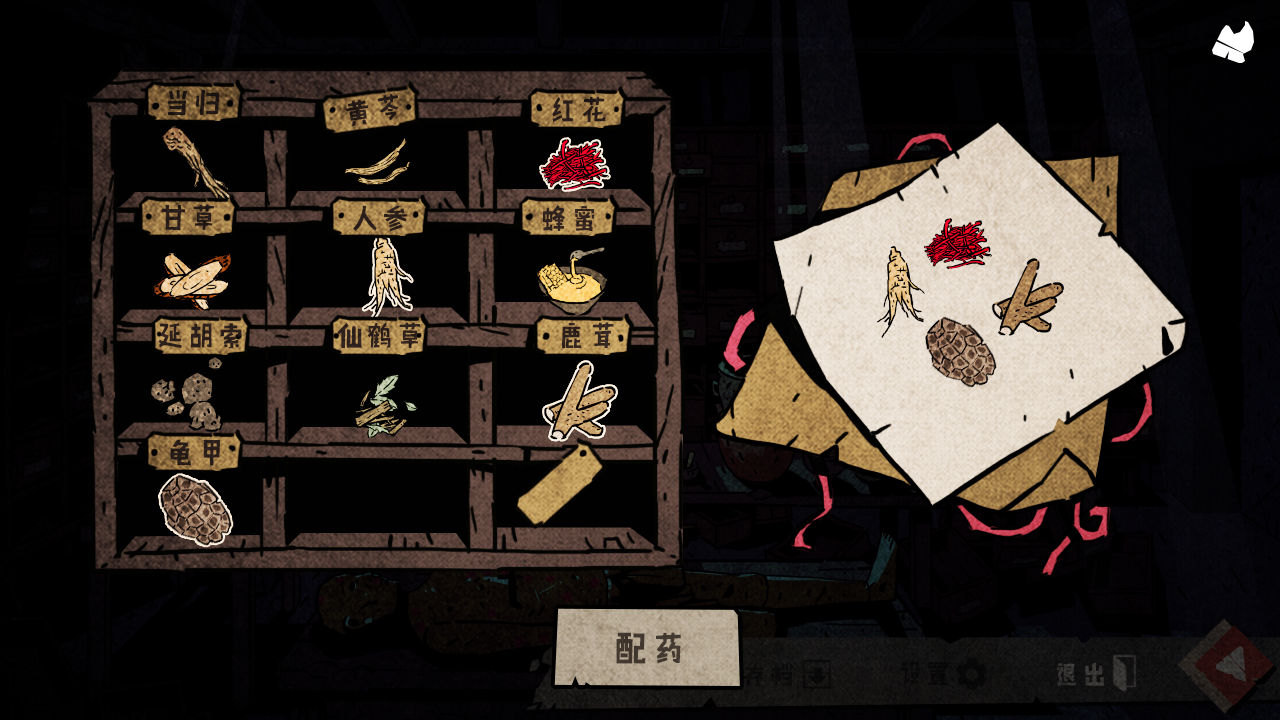Screen dimensions: 1280x720
Task: Pick the 仙鹤草 agrimony herb
Action: click(x=383, y=407)
